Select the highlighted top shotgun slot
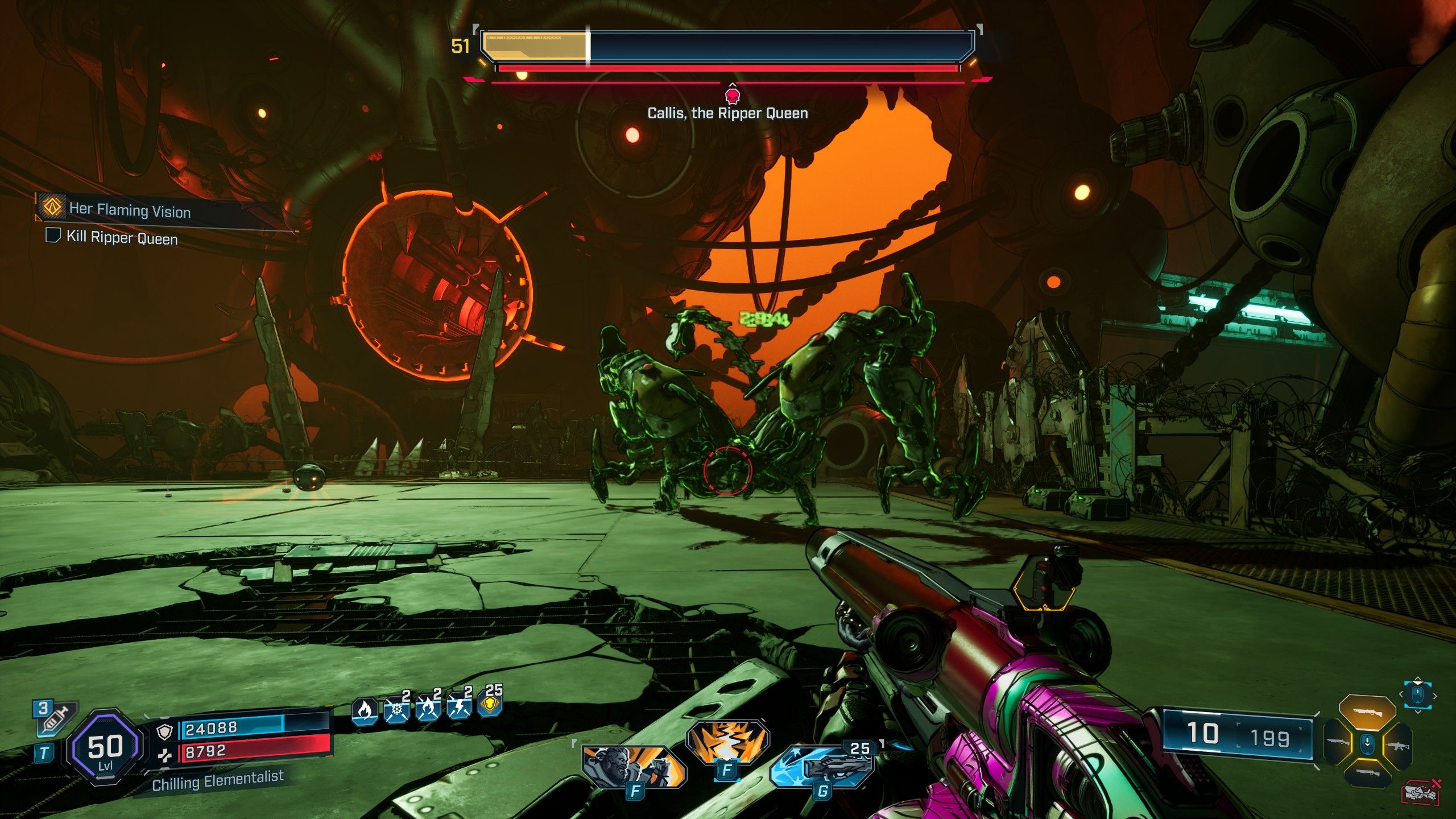Screen dimensions: 1456x819 tap(1367, 711)
